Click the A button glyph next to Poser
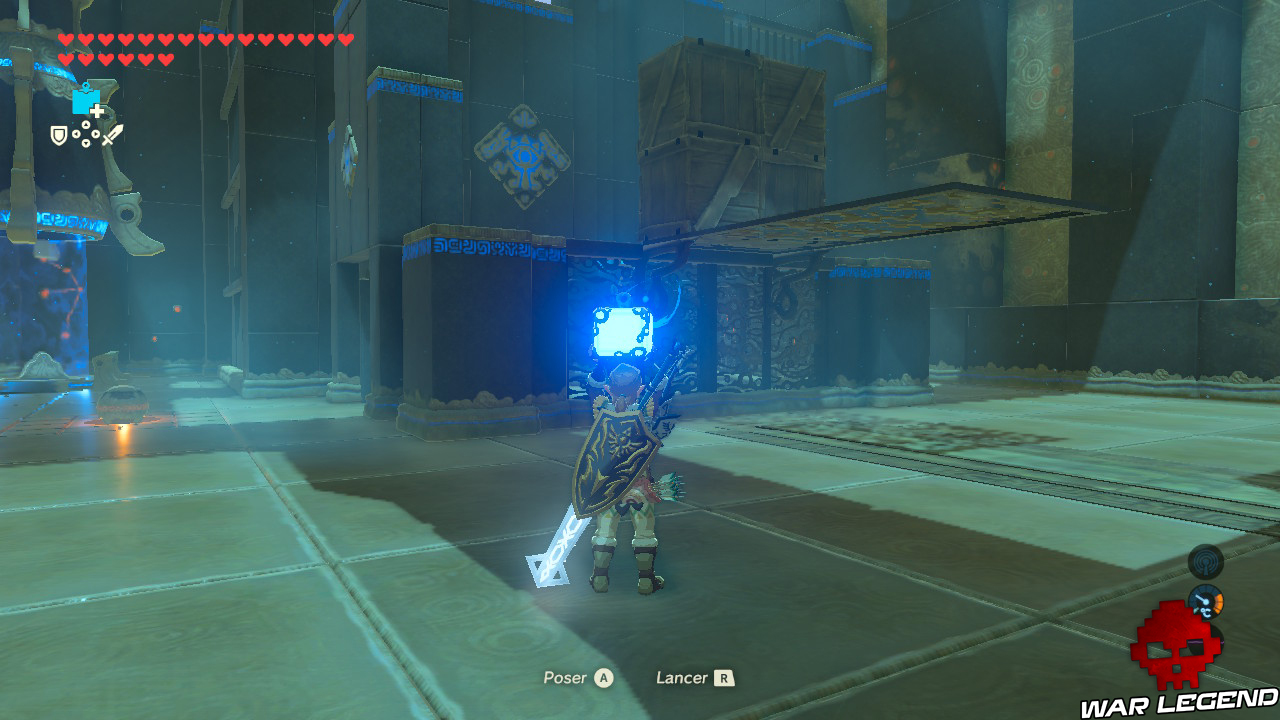The height and width of the screenshot is (720, 1280). (x=604, y=677)
